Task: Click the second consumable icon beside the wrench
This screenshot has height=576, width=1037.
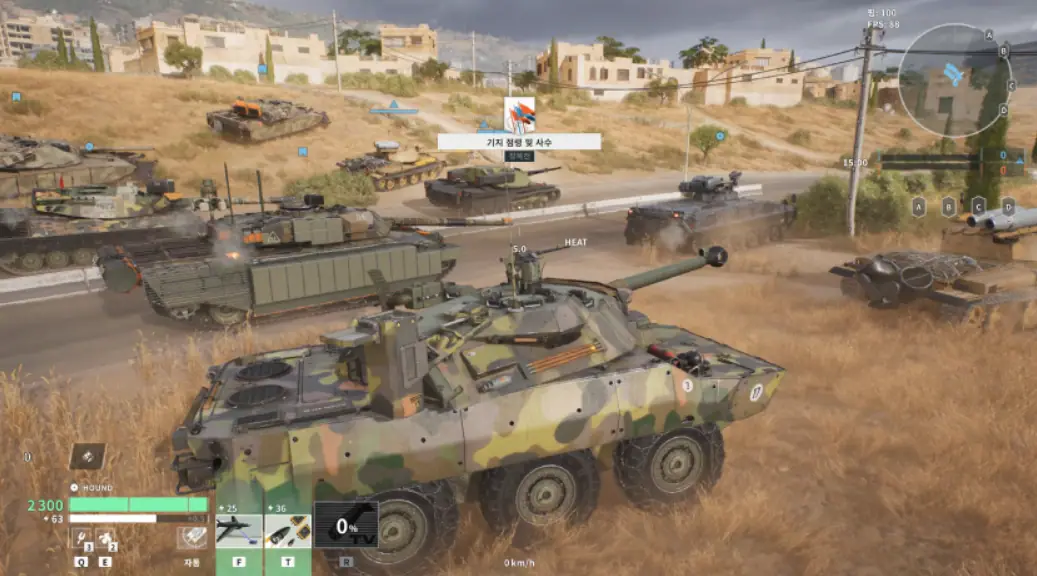Action: tap(105, 539)
